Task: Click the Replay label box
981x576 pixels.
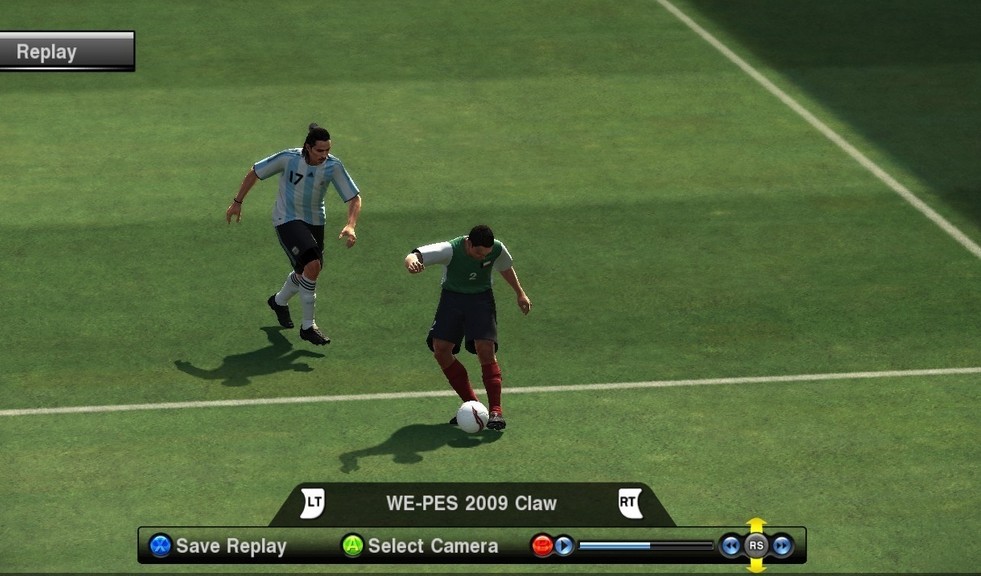Action: pos(66,52)
